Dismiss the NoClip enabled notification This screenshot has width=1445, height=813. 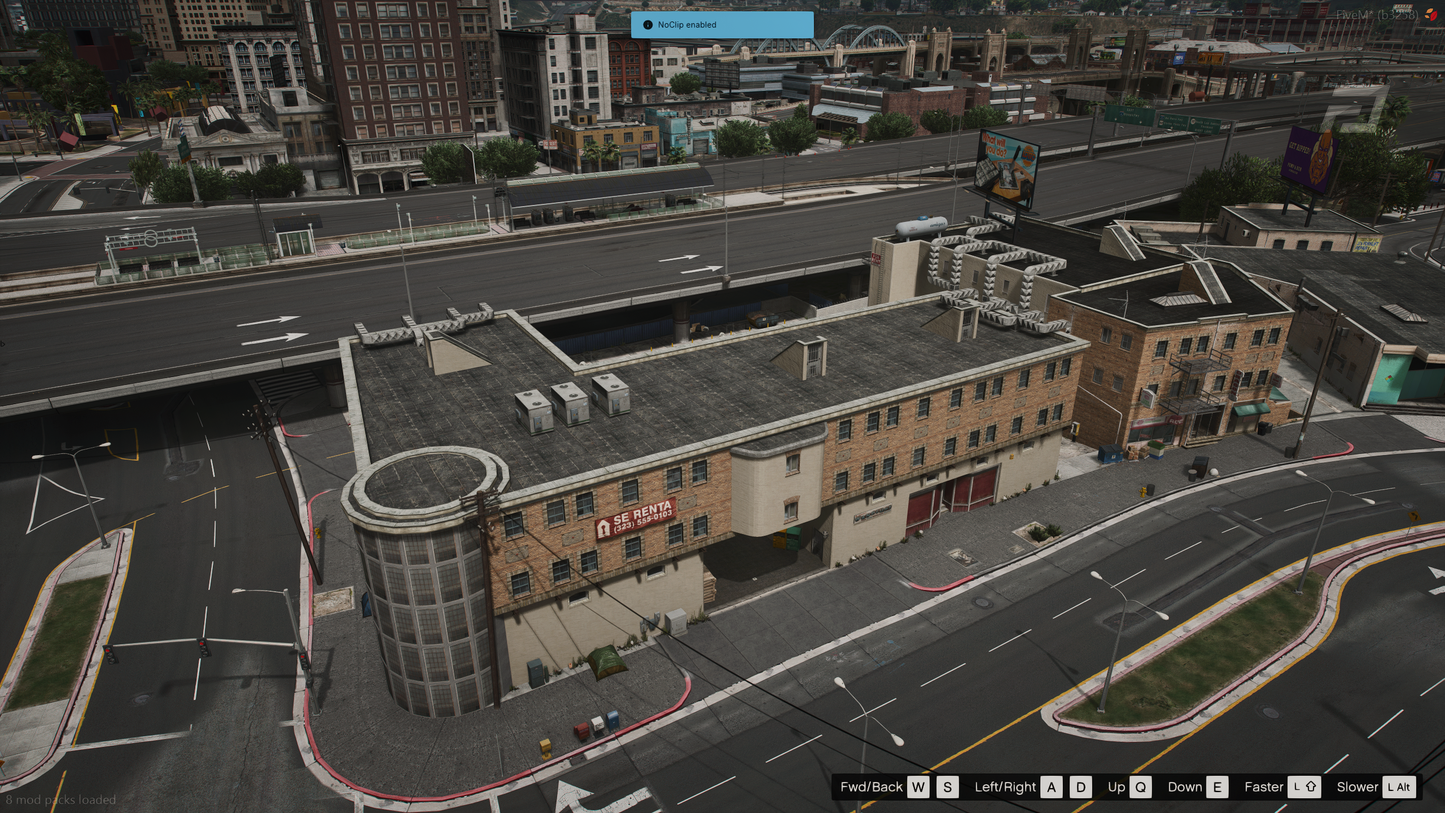pyautogui.click(x=722, y=24)
